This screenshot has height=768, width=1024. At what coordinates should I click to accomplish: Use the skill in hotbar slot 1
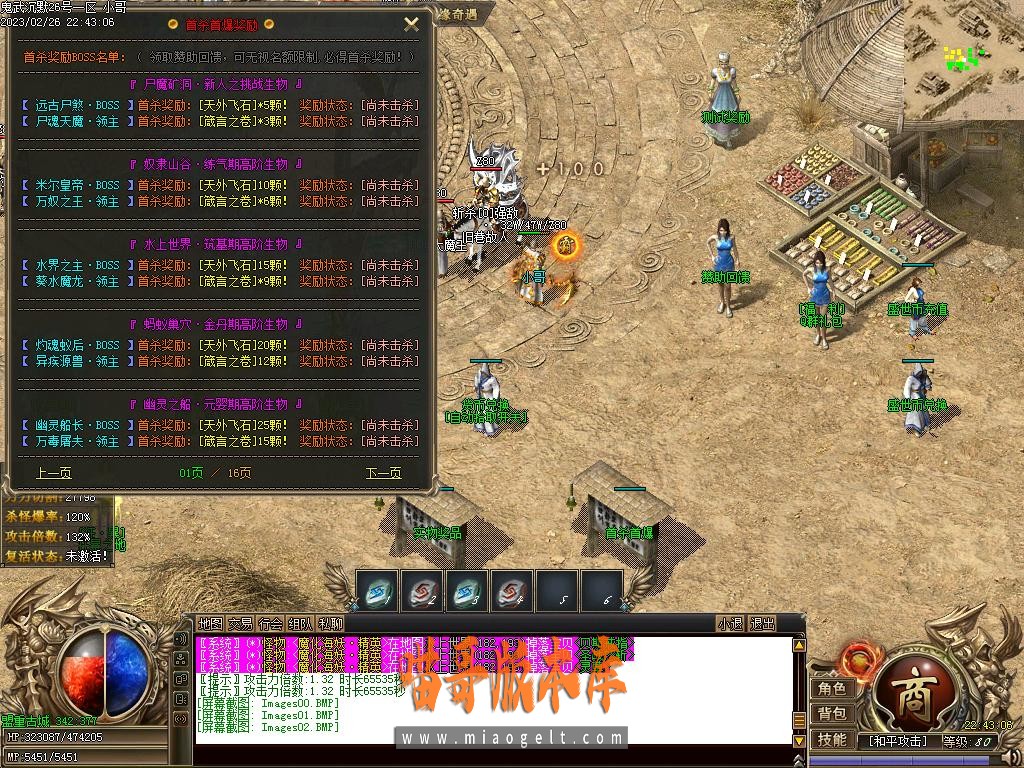point(377,591)
